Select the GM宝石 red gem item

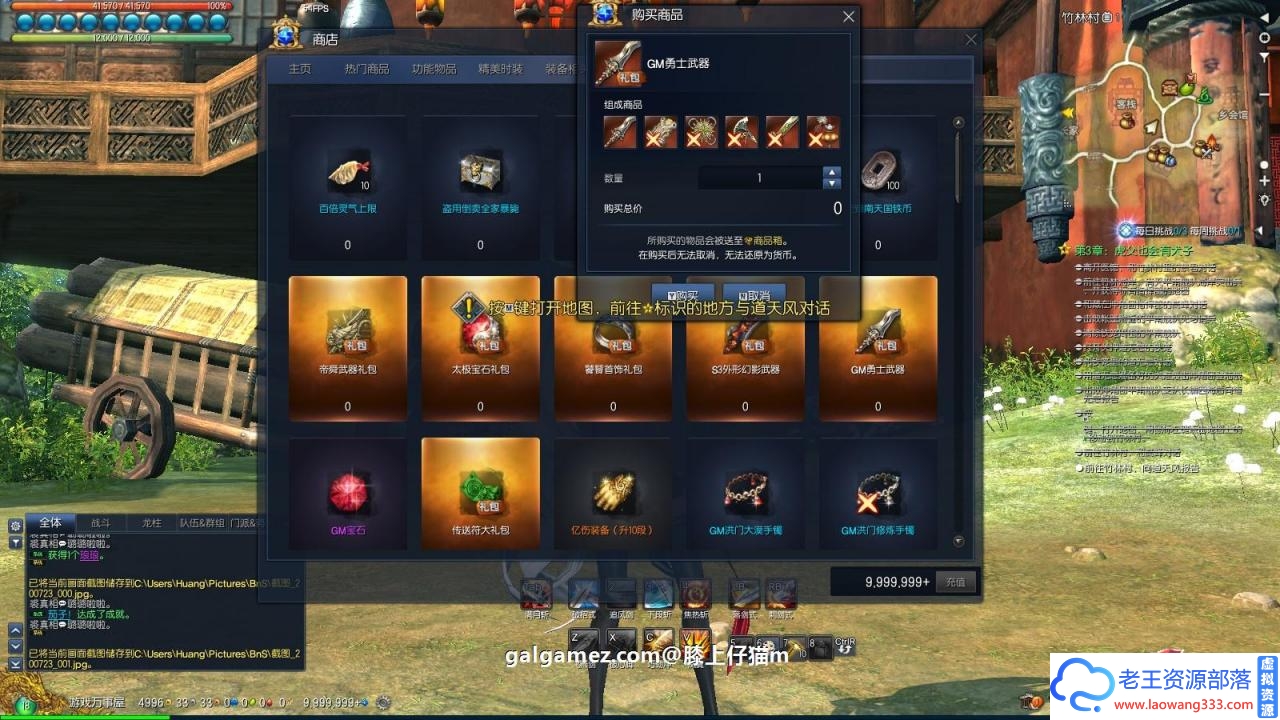[347, 494]
